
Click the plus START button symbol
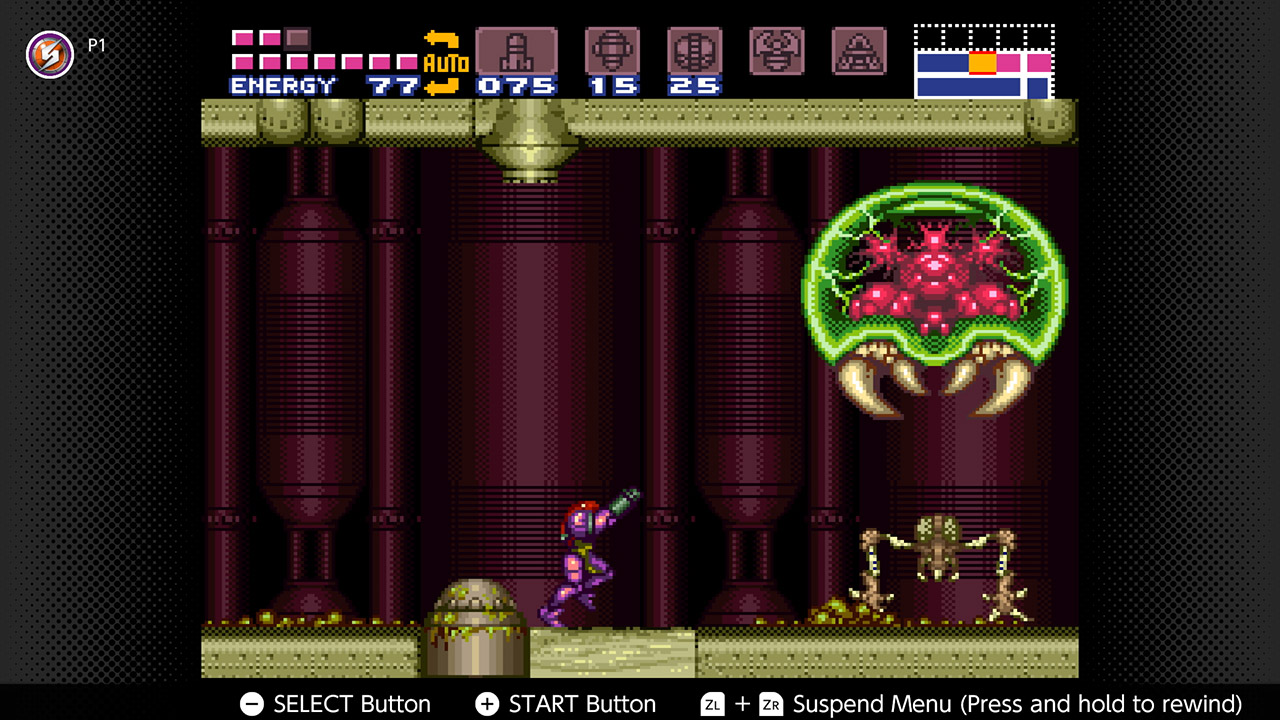click(487, 704)
